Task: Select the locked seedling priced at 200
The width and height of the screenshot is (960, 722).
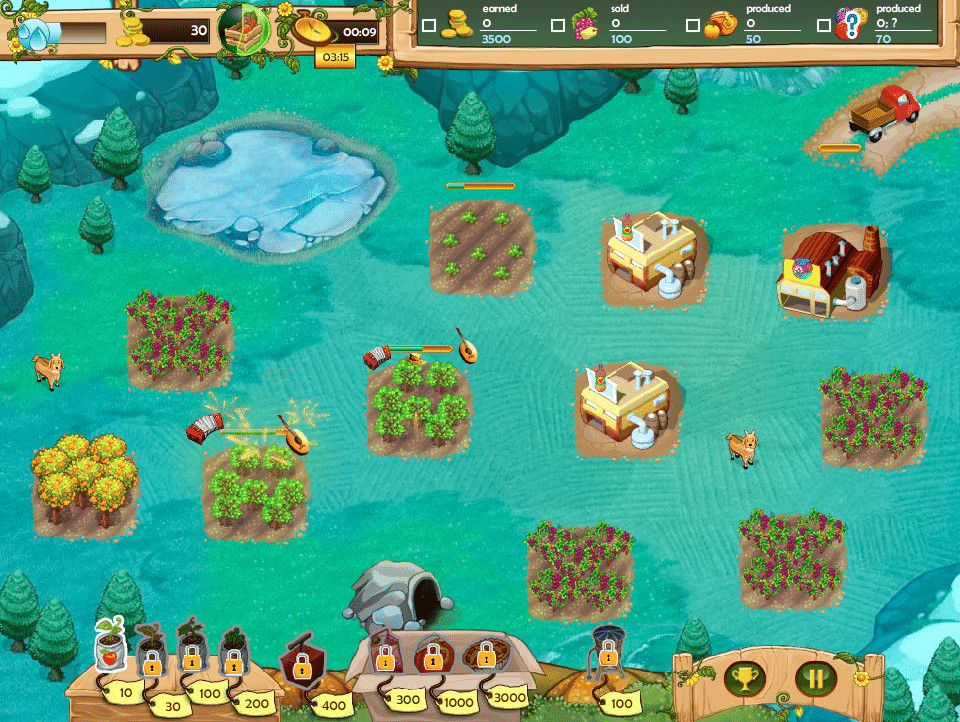Action: point(232,652)
